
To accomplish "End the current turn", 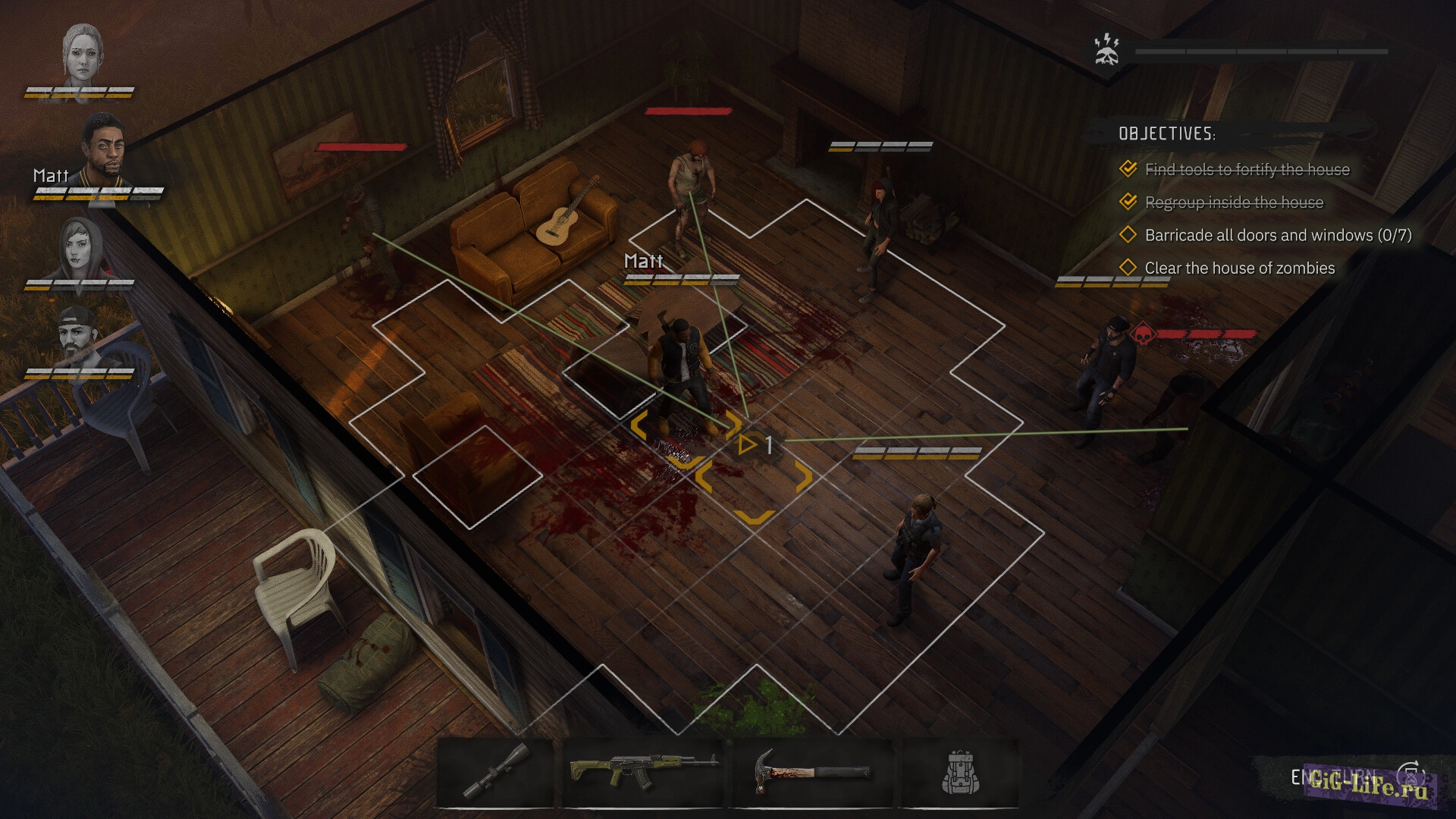I will coord(1357,778).
